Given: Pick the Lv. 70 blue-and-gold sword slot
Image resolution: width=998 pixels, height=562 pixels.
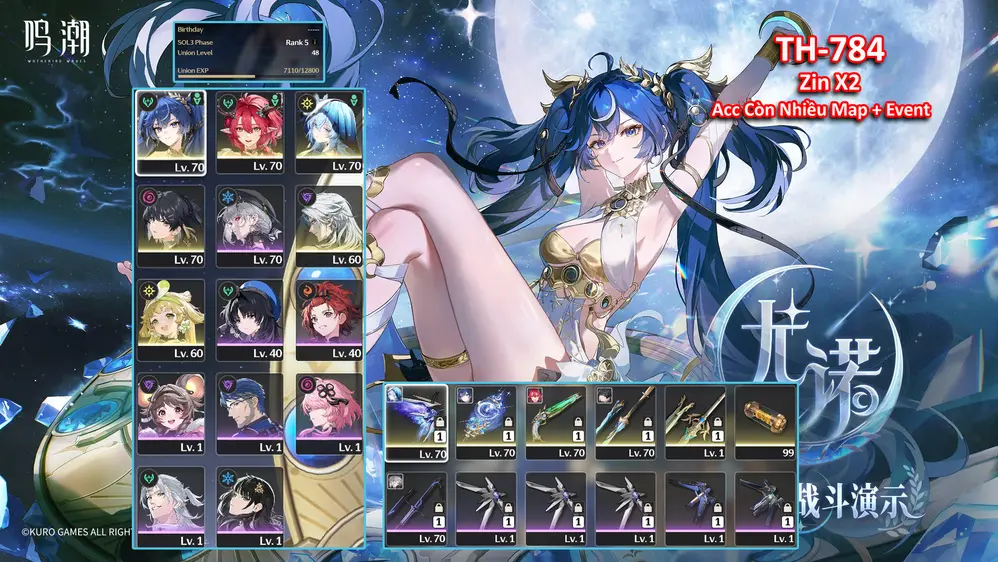Looking at the screenshot, I should tap(626, 420).
